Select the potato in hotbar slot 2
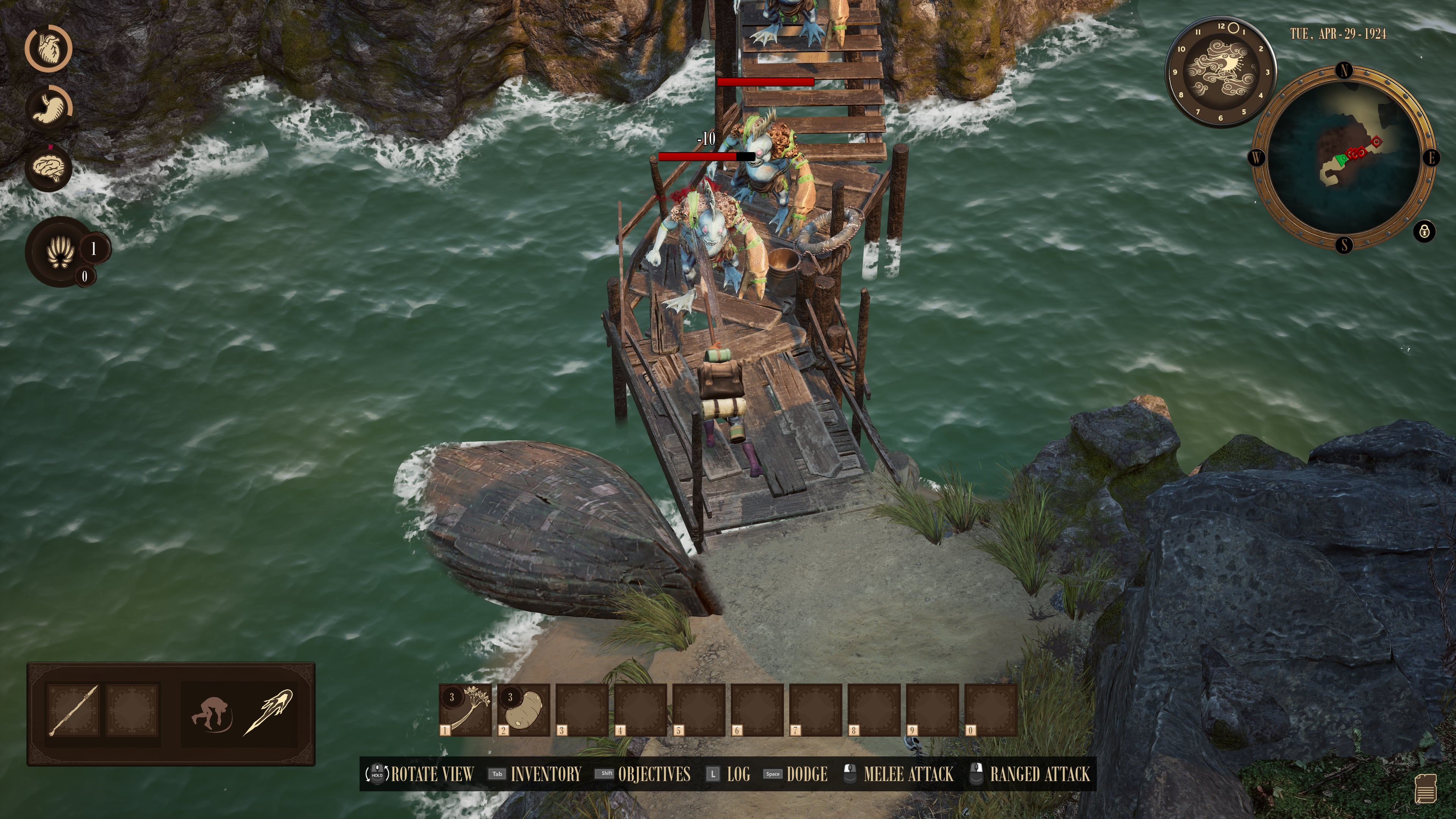Image resolution: width=1456 pixels, height=819 pixels. pyautogui.click(x=524, y=709)
